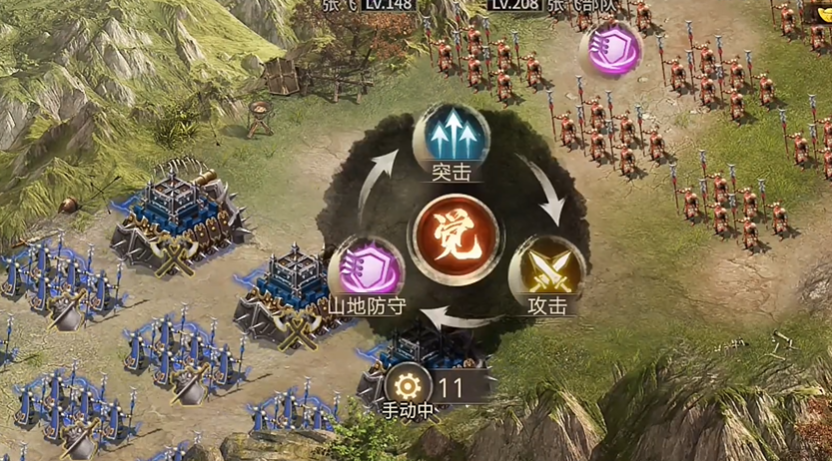The image size is (832, 461).
Task: Choose the 攻击 crossed-swords attack icon
Action: click(x=547, y=269)
